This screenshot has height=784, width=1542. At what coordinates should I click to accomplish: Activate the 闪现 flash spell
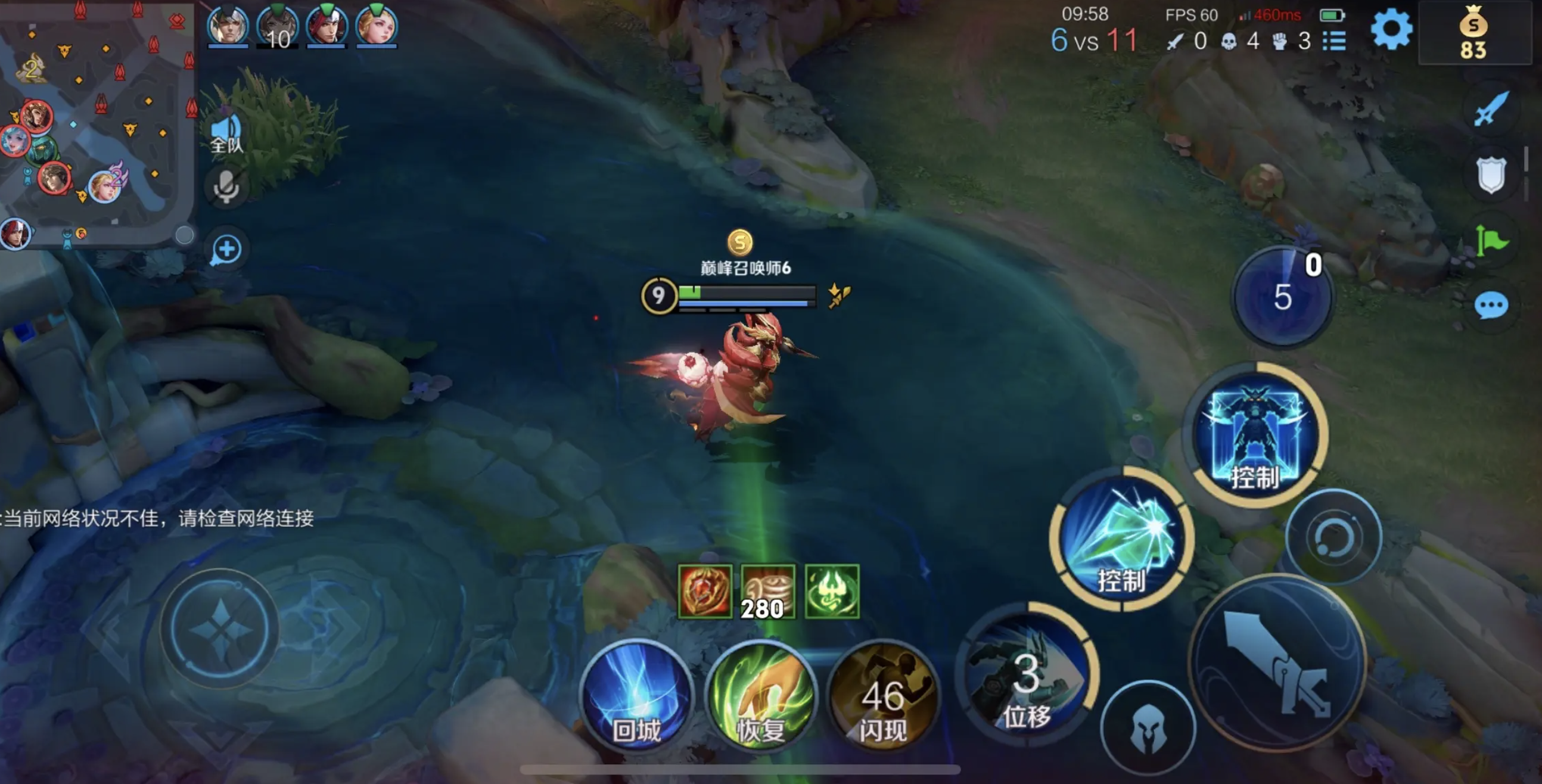tap(883, 697)
